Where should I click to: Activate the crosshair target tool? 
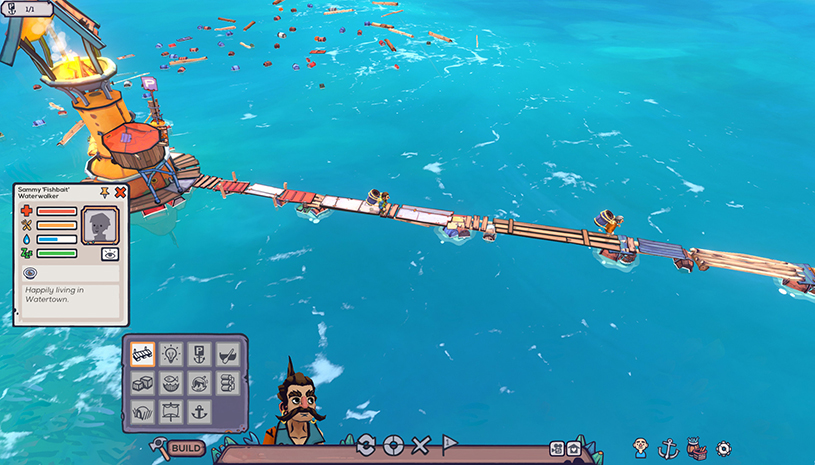point(393,445)
